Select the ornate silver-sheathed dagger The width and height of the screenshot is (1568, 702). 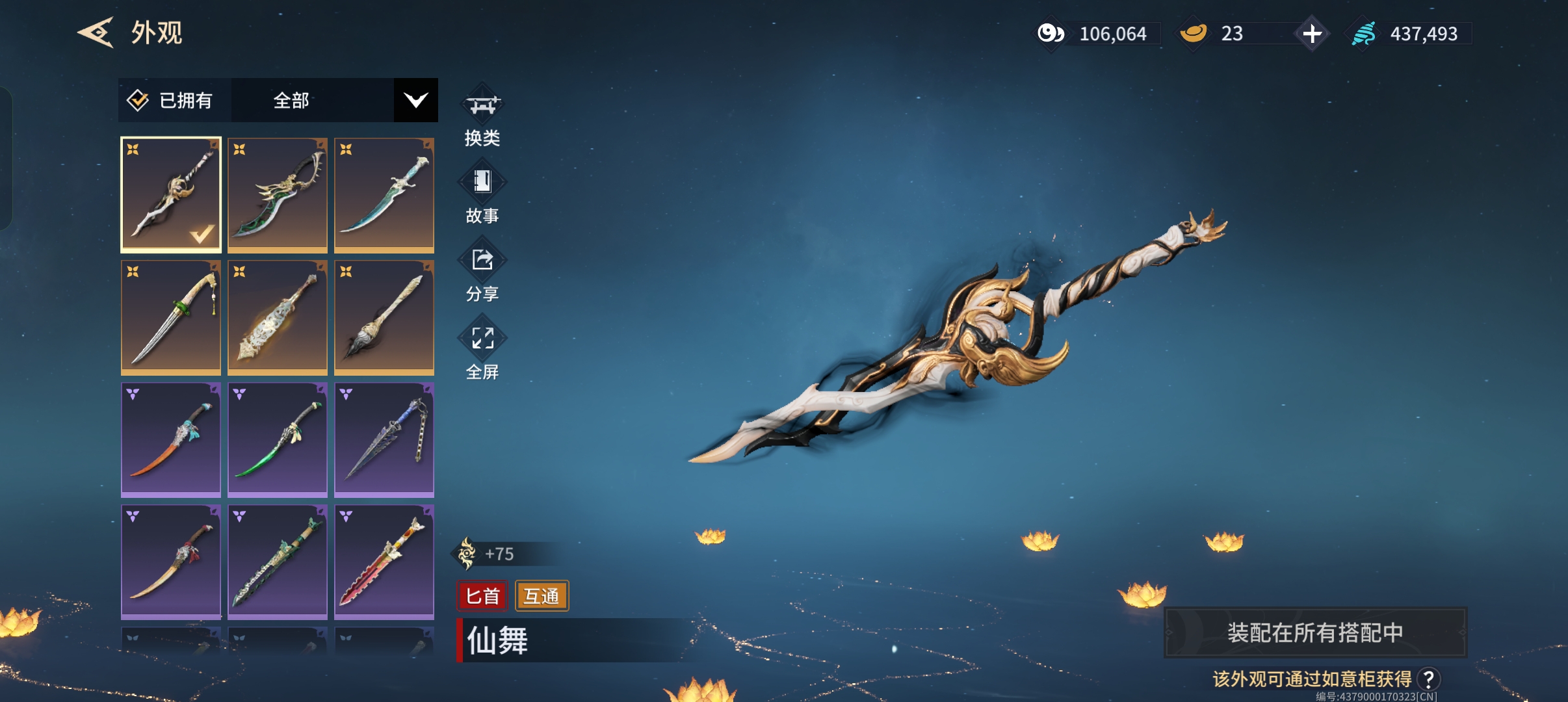pyautogui.click(x=278, y=317)
